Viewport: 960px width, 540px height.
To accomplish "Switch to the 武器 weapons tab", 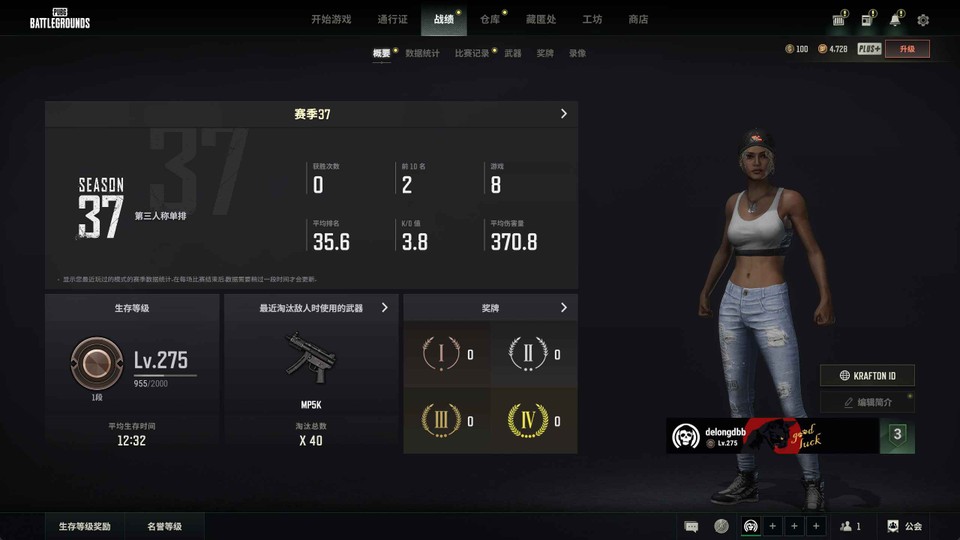I will (x=513, y=53).
